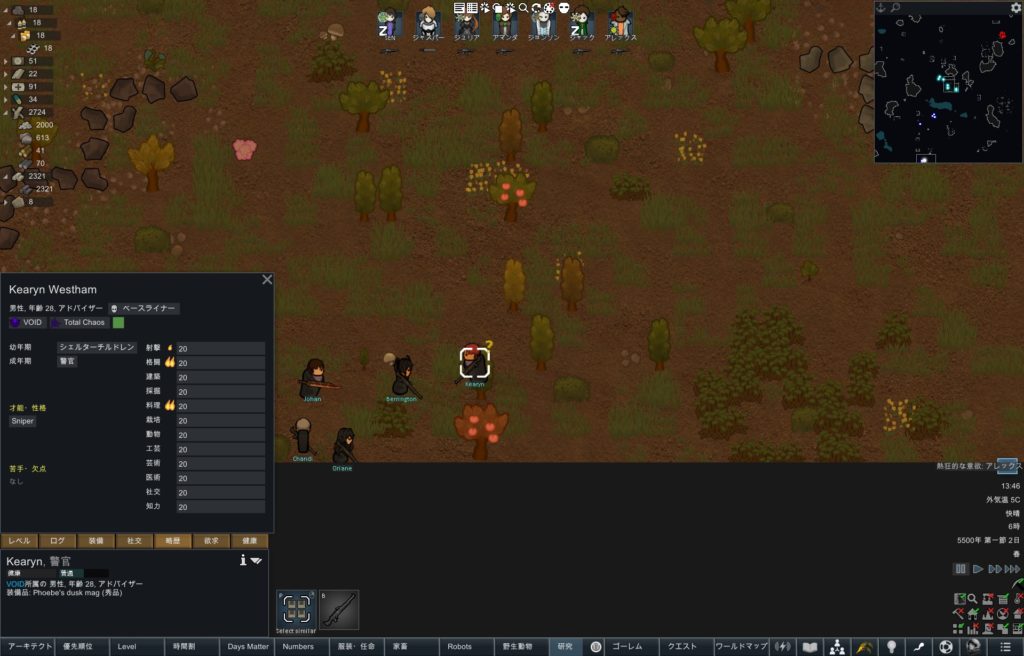
Task: Switch to the ログ tab
Action: coord(58,541)
